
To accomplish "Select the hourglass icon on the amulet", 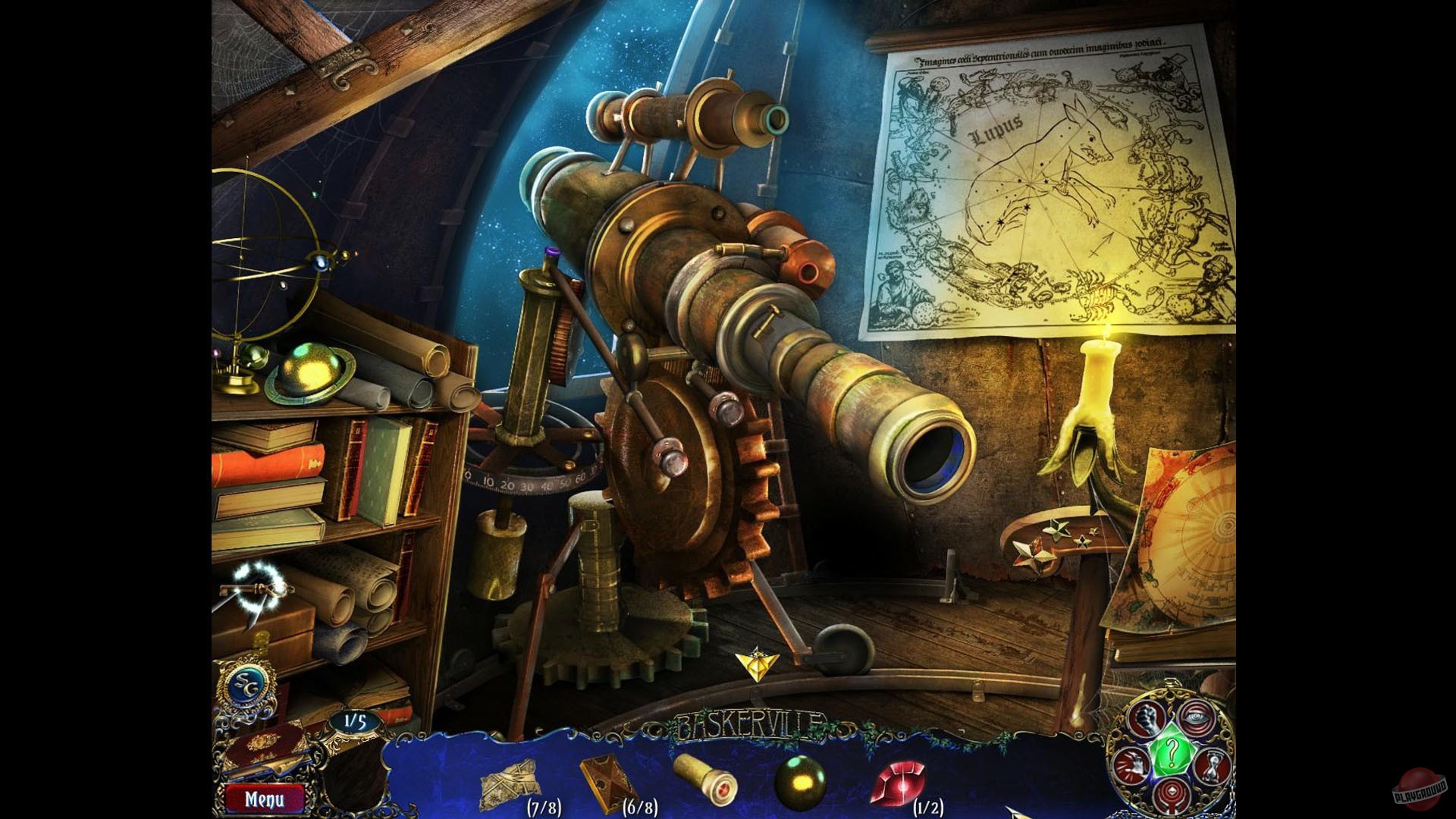I will coord(1213,764).
